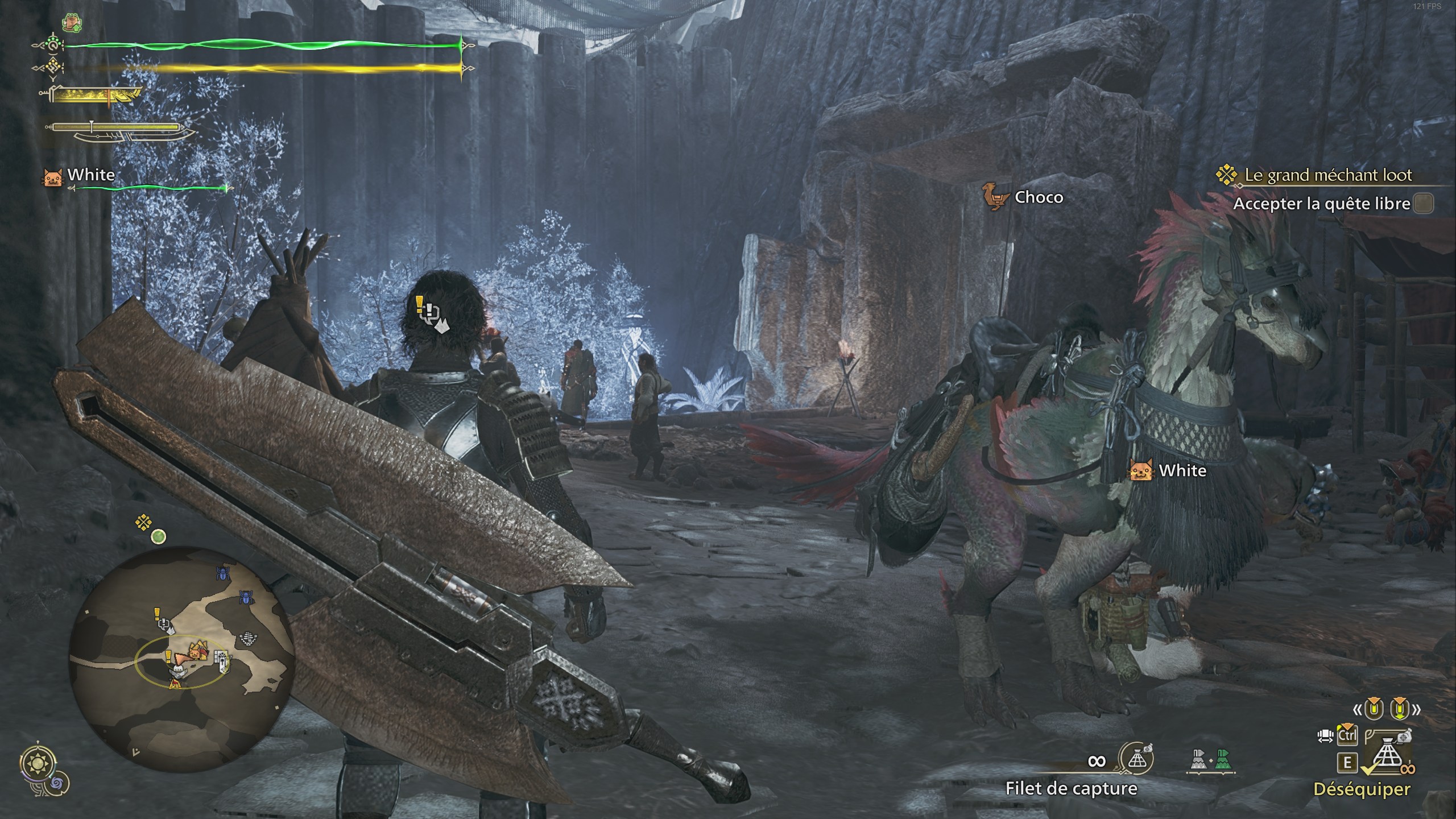This screenshot has width=1456, height=819.
Task: Expand the left chevron beside the buff medallions
Action: [1359, 709]
